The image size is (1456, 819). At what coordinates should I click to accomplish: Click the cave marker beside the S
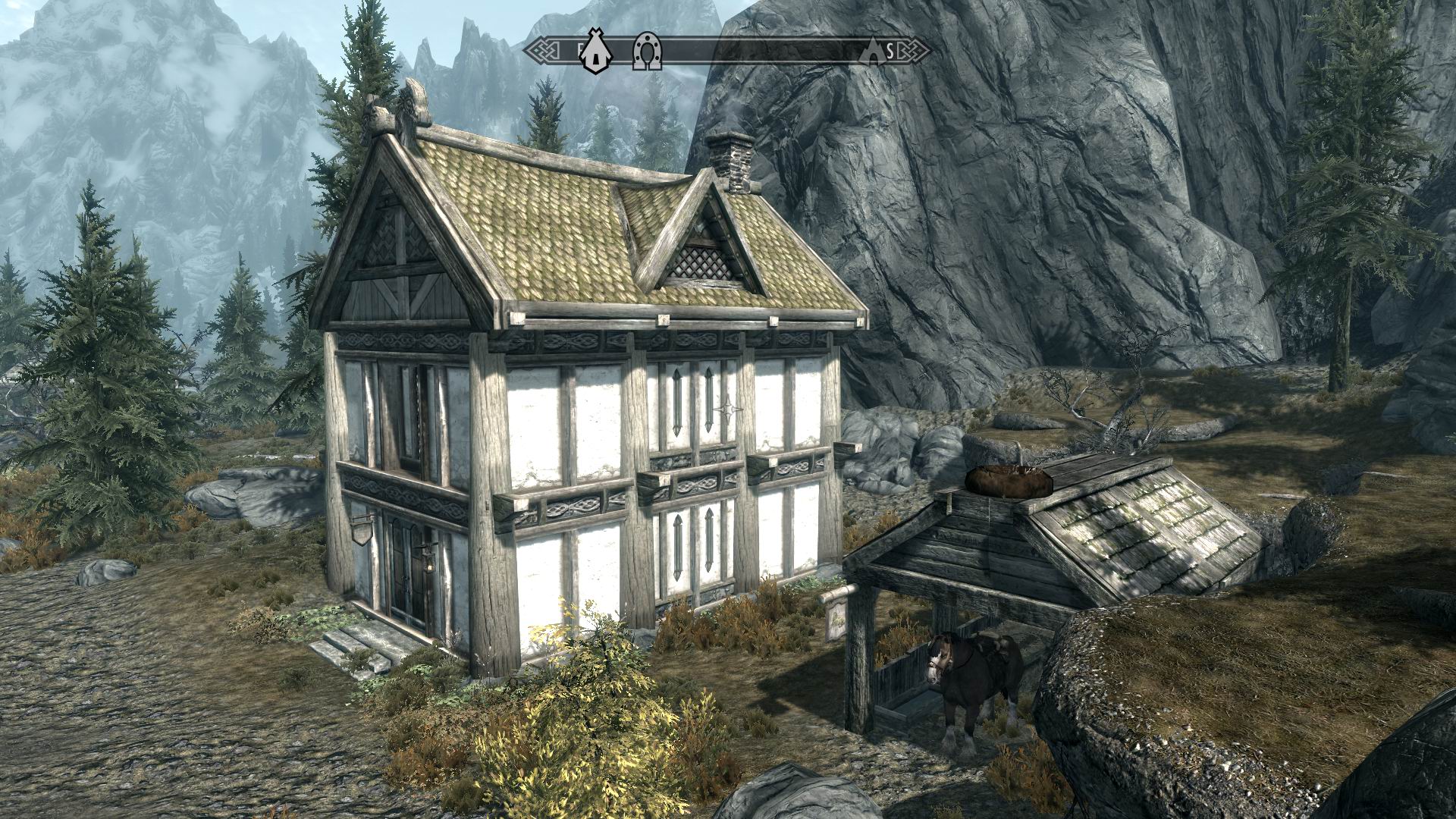click(874, 51)
